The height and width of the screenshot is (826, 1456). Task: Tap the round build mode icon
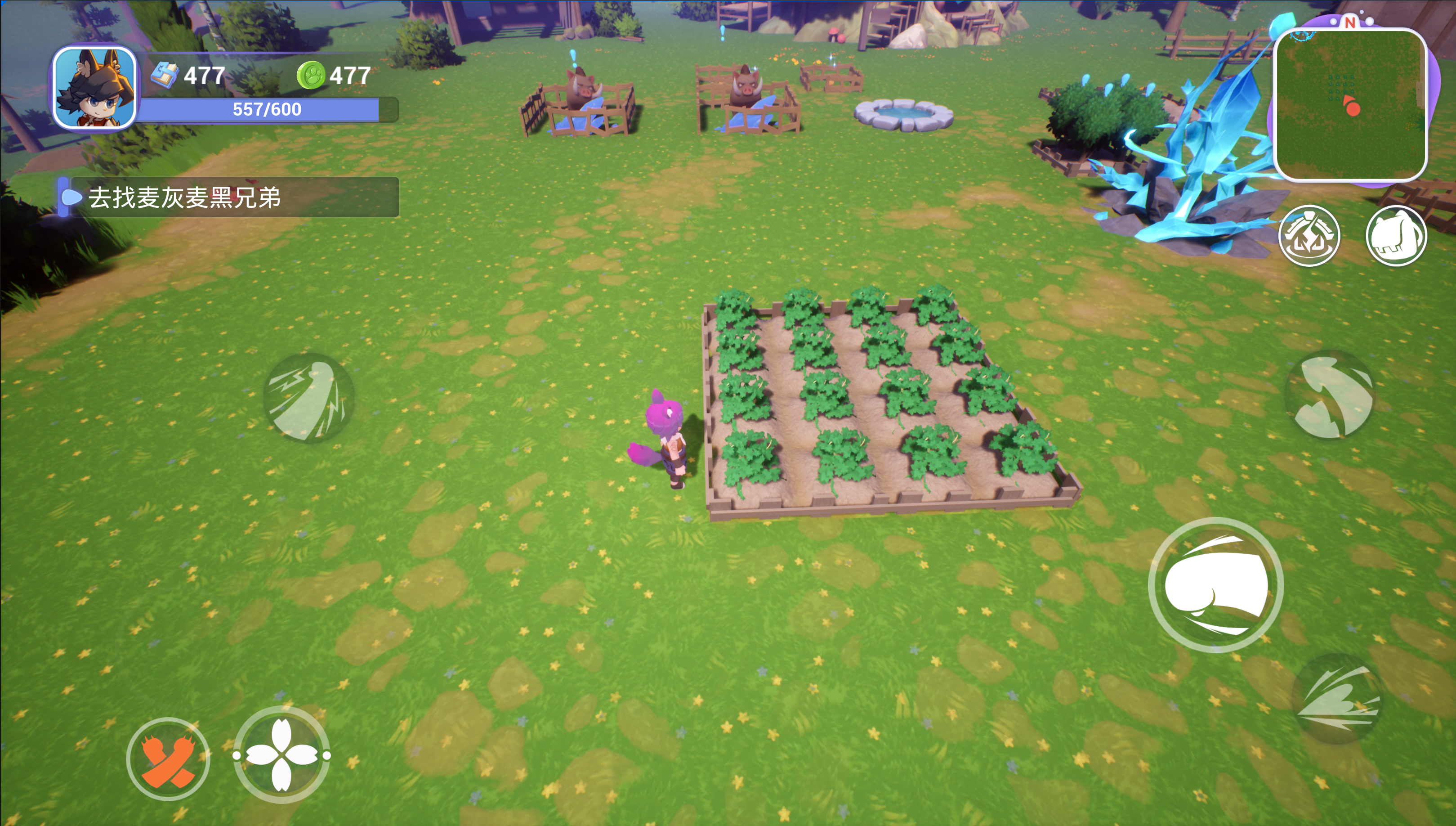[x=1309, y=235]
